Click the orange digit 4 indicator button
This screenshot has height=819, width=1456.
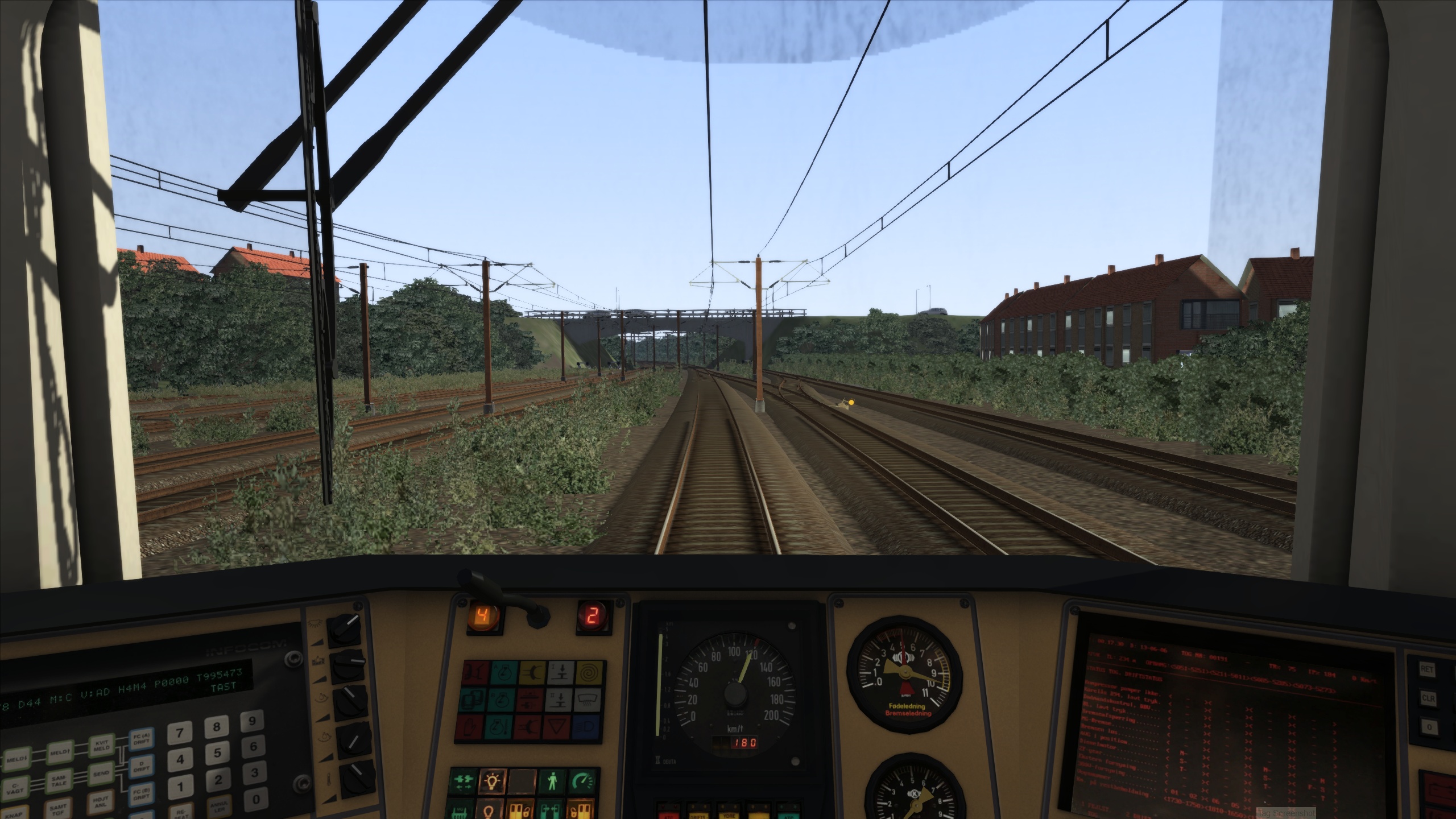click(483, 615)
